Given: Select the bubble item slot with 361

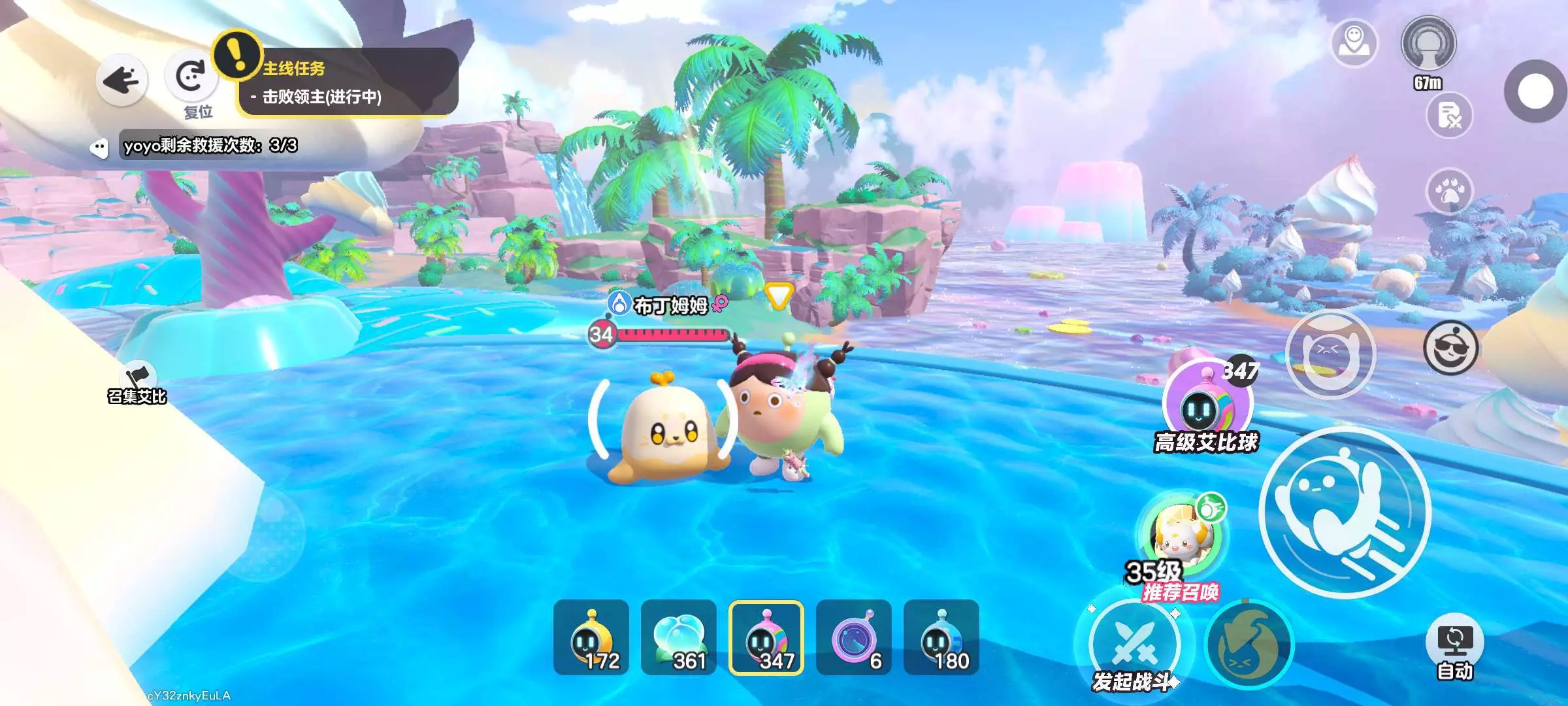Looking at the screenshot, I should (679, 637).
